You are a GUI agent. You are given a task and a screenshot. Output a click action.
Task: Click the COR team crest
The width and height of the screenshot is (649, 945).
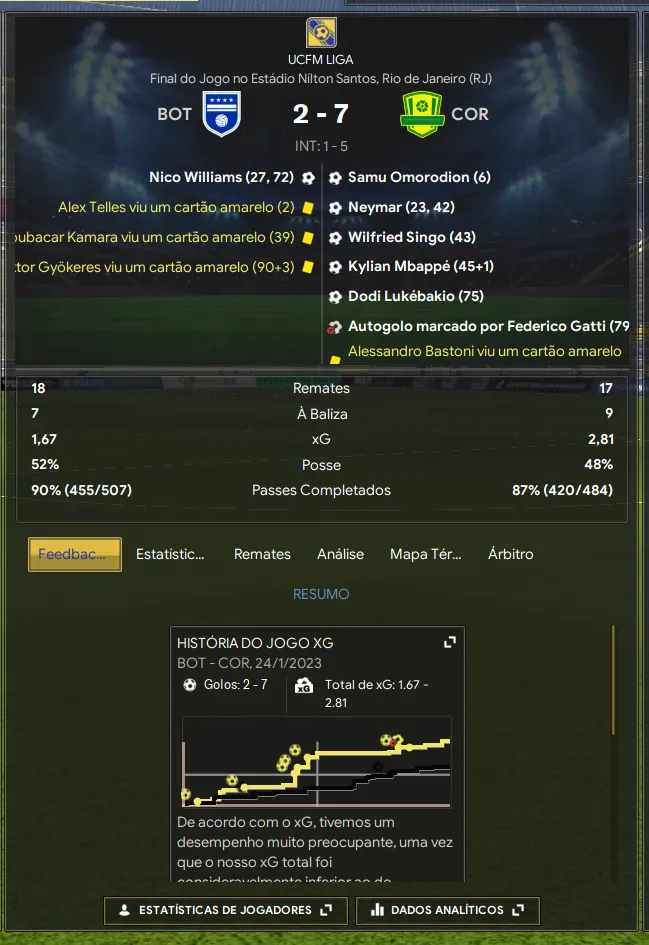421,114
